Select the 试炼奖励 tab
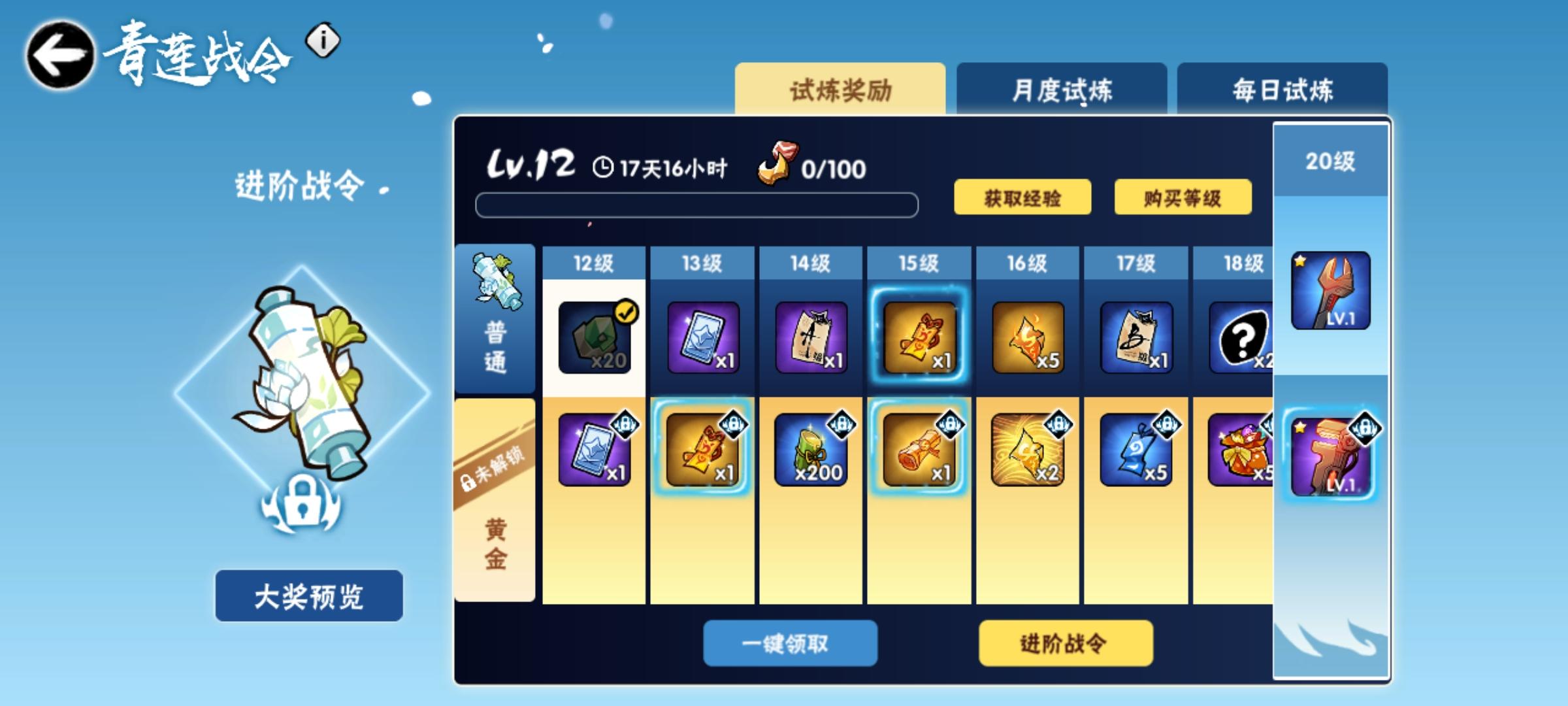The width and height of the screenshot is (1568, 706). (x=840, y=89)
